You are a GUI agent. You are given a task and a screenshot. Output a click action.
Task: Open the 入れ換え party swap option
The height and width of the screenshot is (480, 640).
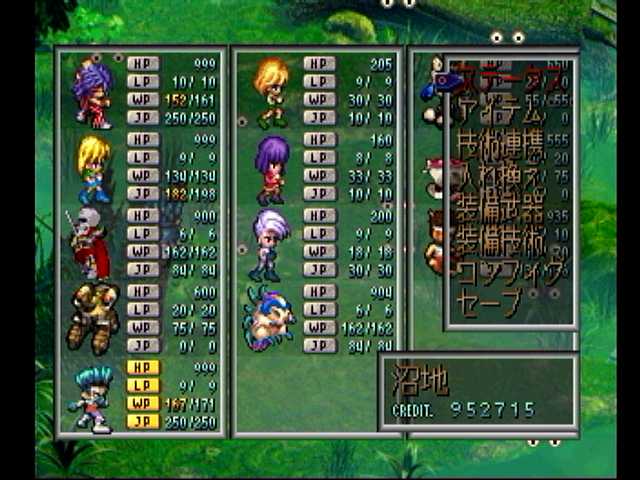pos(500,178)
